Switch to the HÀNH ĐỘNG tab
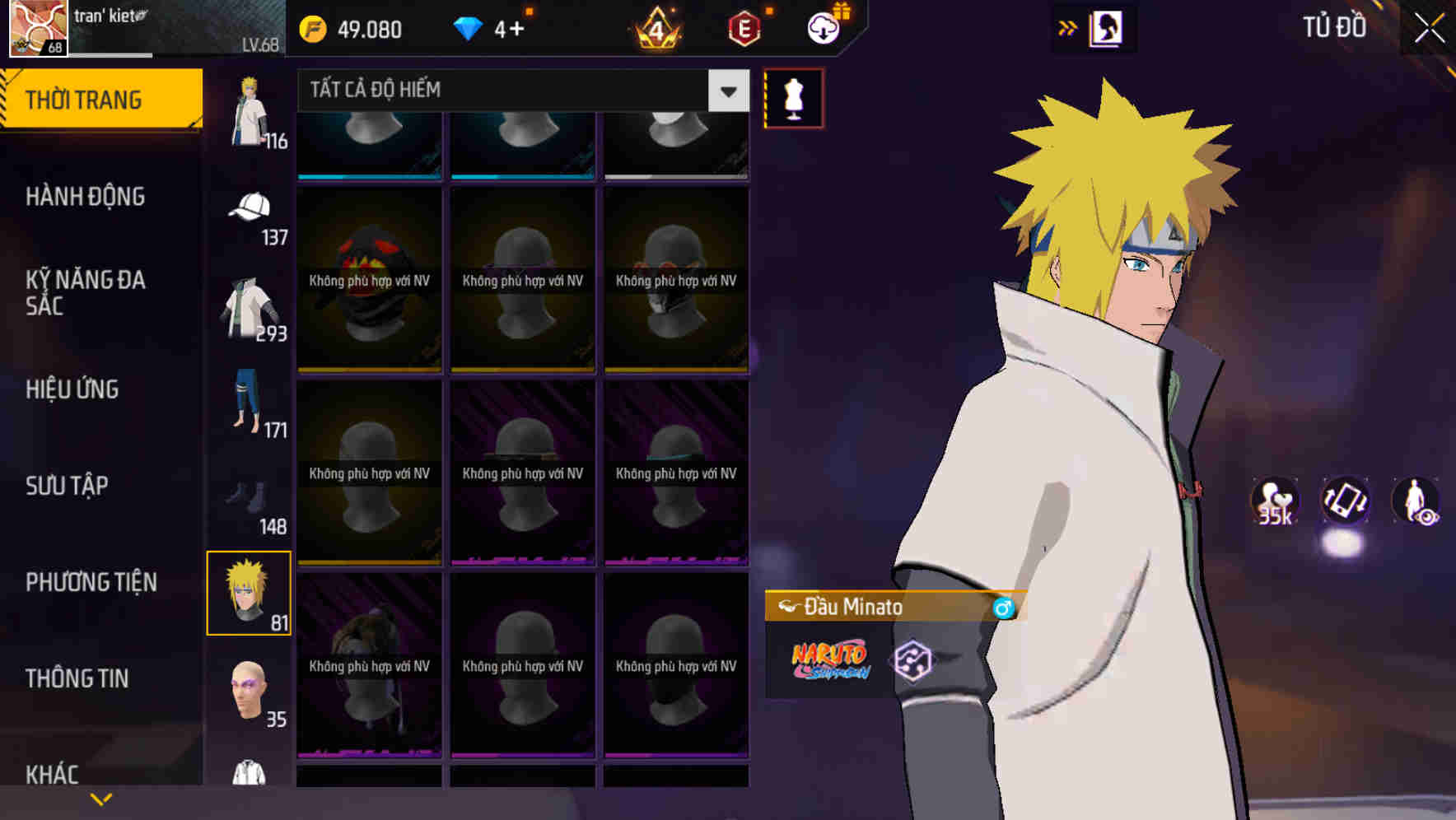Image resolution: width=1456 pixels, height=820 pixels. (87, 197)
